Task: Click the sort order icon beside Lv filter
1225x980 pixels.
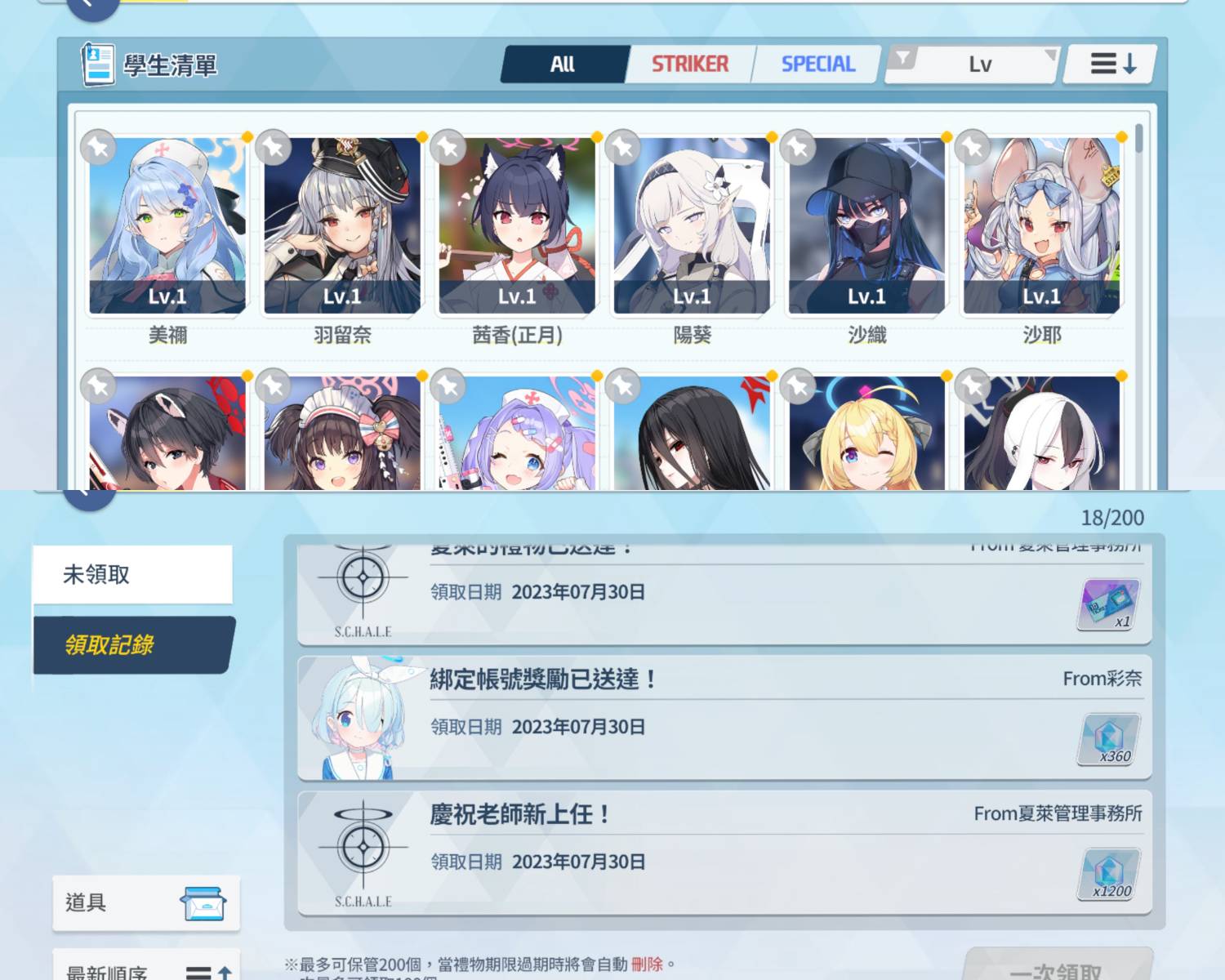Action: [1109, 62]
